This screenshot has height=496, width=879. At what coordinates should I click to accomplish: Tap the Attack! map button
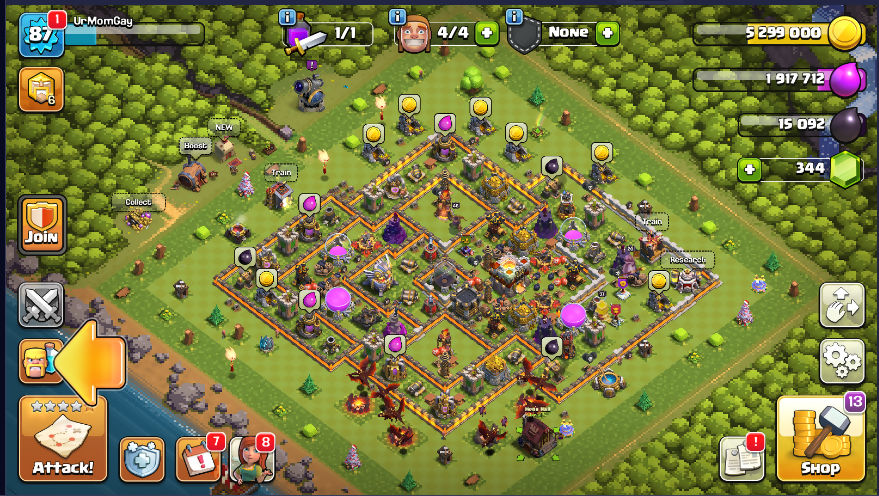(x=62, y=441)
